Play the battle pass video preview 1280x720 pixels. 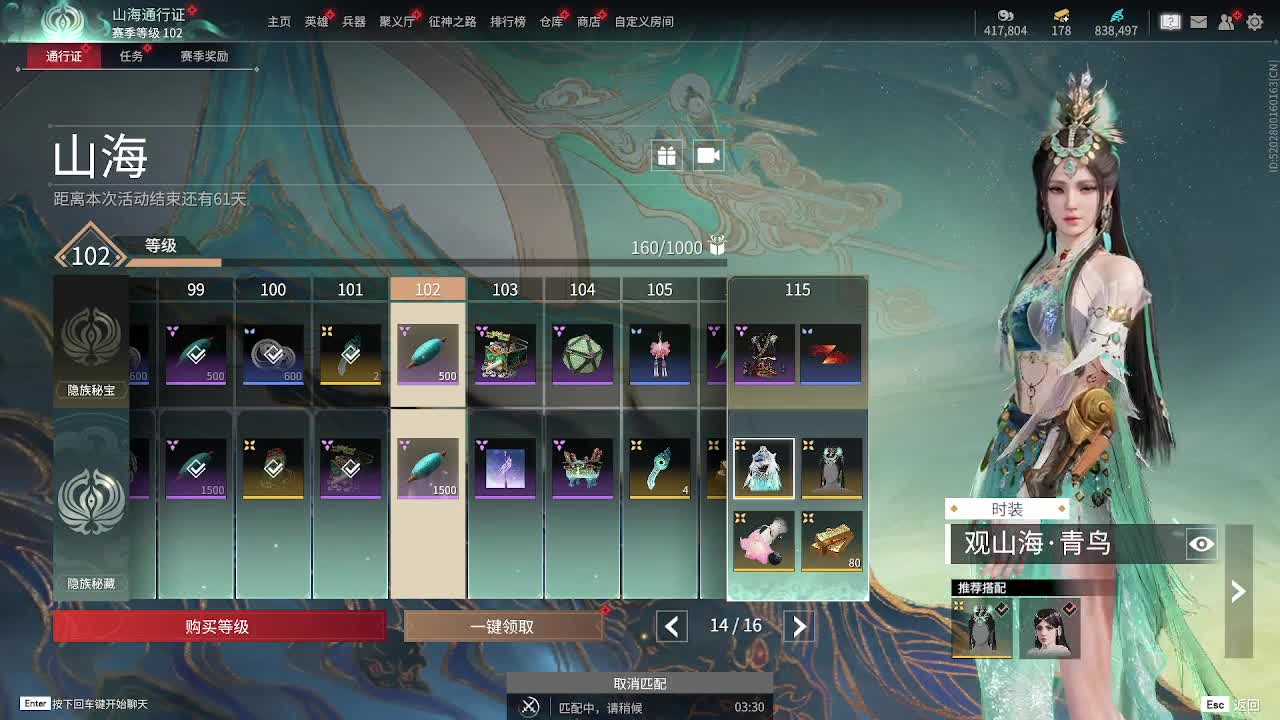pyautogui.click(x=708, y=155)
